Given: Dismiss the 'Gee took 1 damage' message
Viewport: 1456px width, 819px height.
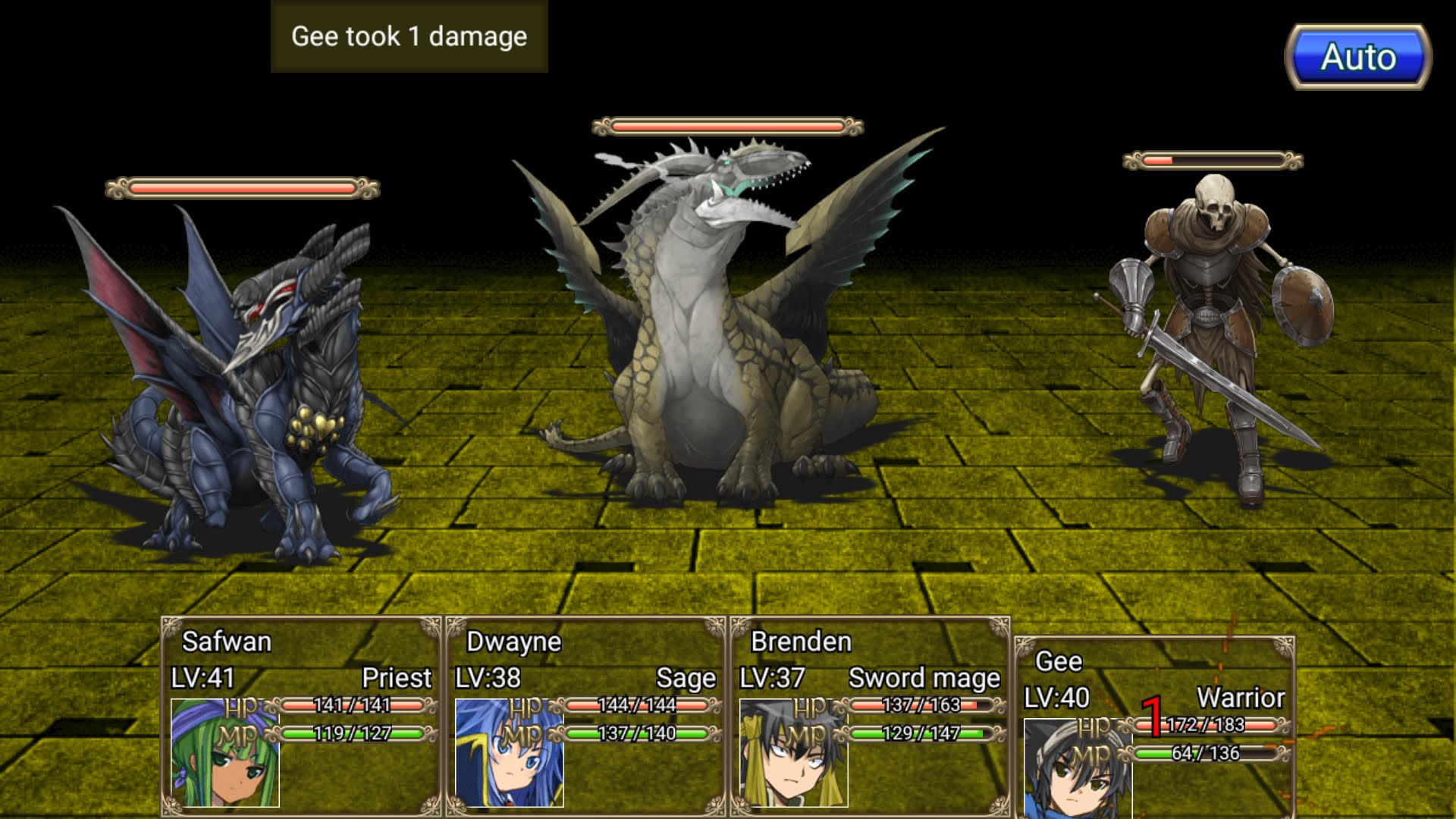Looking at the screenshot, I should coord(407,36).
